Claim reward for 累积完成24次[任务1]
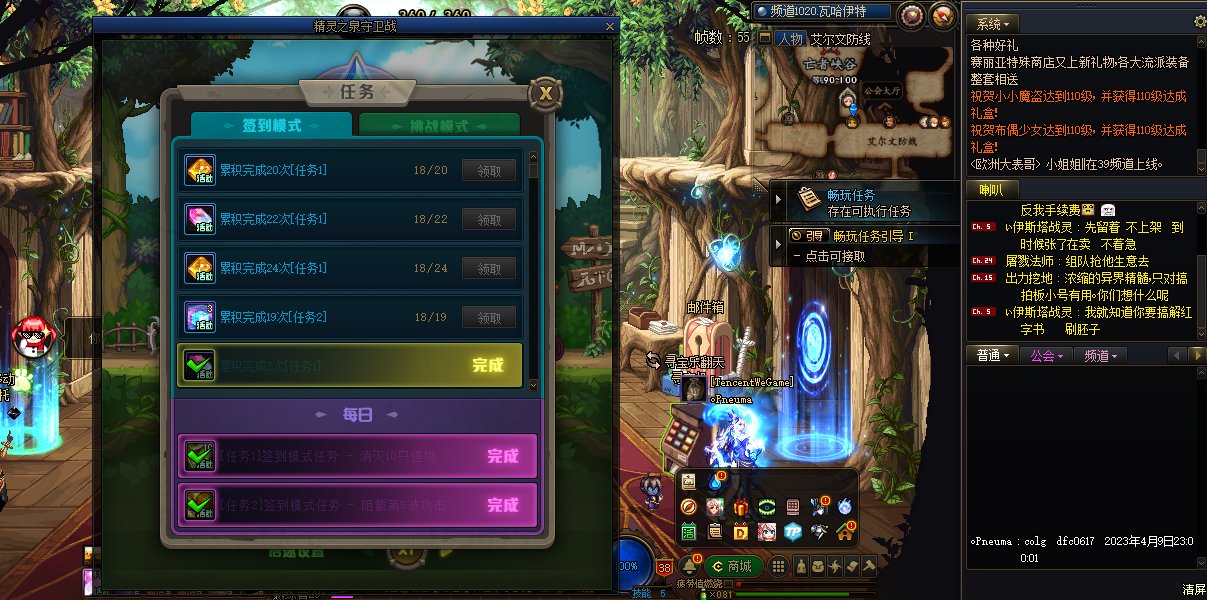Screen dimensions: 1207x600 [489, 269]
